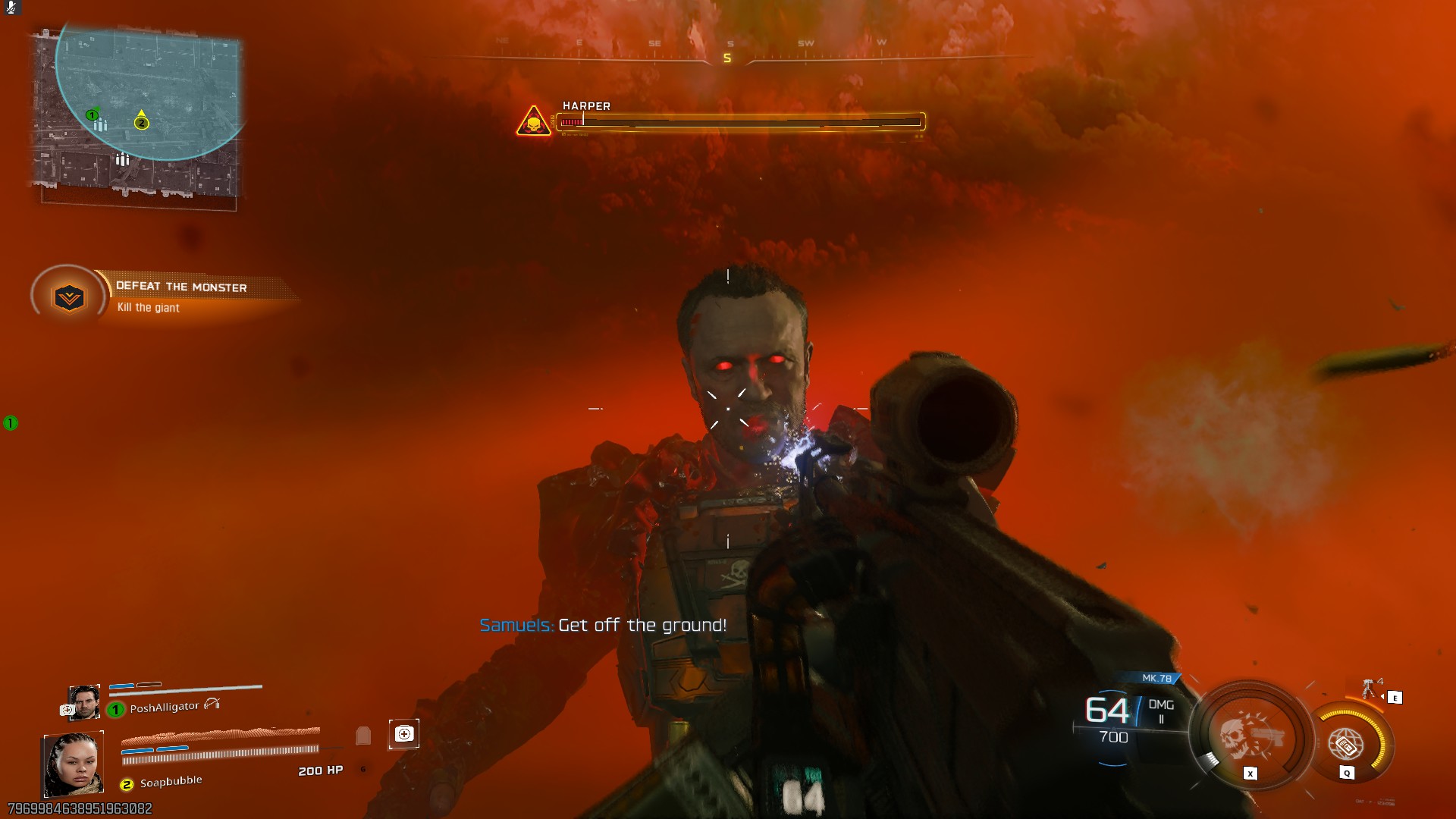Select the medkit icon near Soapbubble's health bar
Viewport: 1456px width, 819px height.
403,735
